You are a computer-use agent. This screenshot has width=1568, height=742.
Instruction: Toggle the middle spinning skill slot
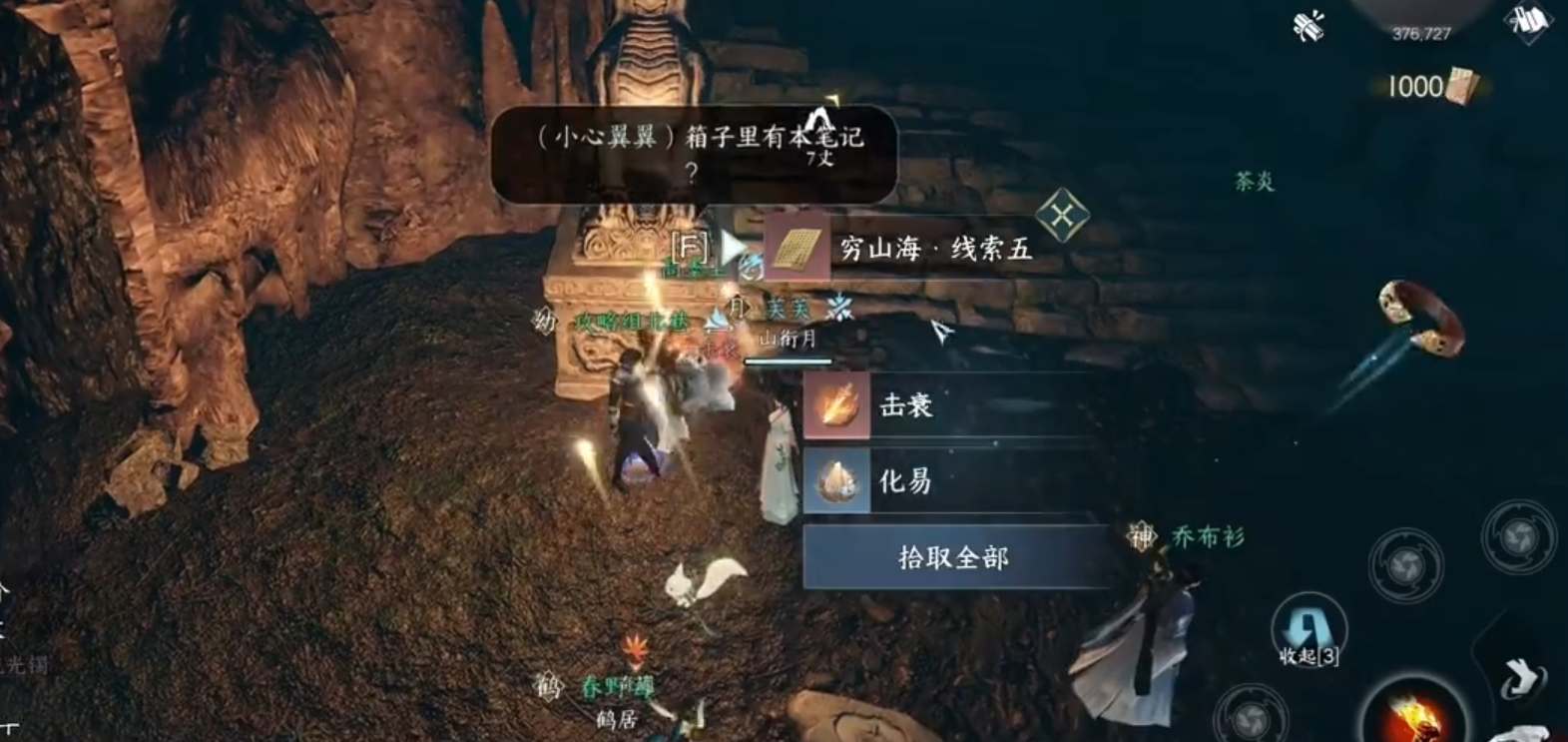coord(1405,564)
